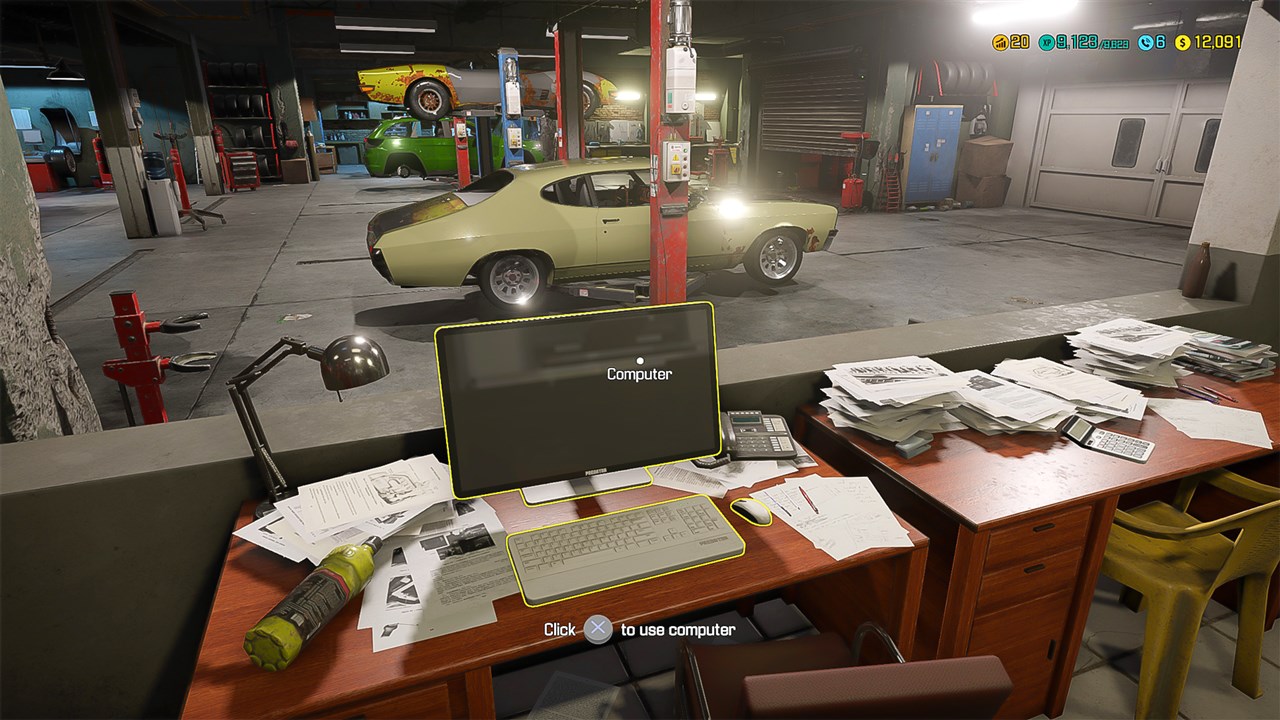This screenshot has width=1280, height=720.
Task: Open the blue phone icon in the HUD
Action: (x=1146, y=43)
